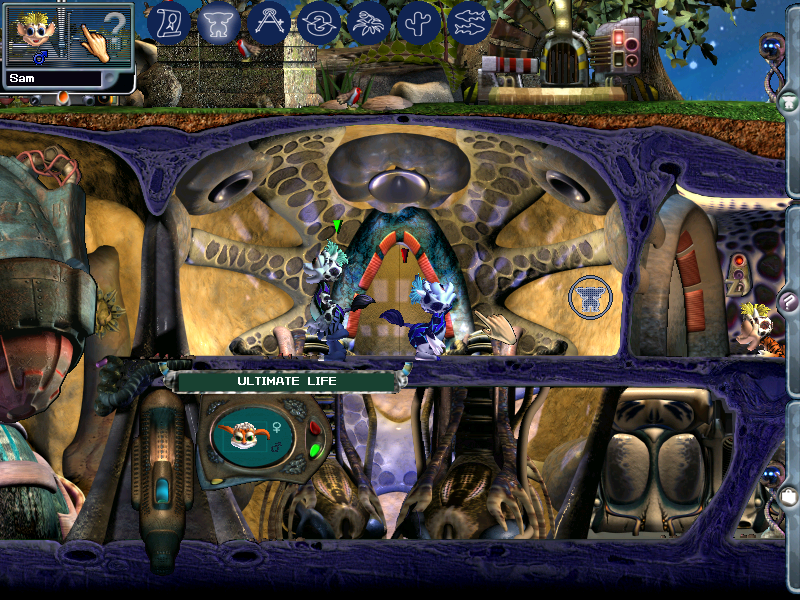800x600 pixels.
Task: Go to the two fish aquatic location
Action: (468, 21)
